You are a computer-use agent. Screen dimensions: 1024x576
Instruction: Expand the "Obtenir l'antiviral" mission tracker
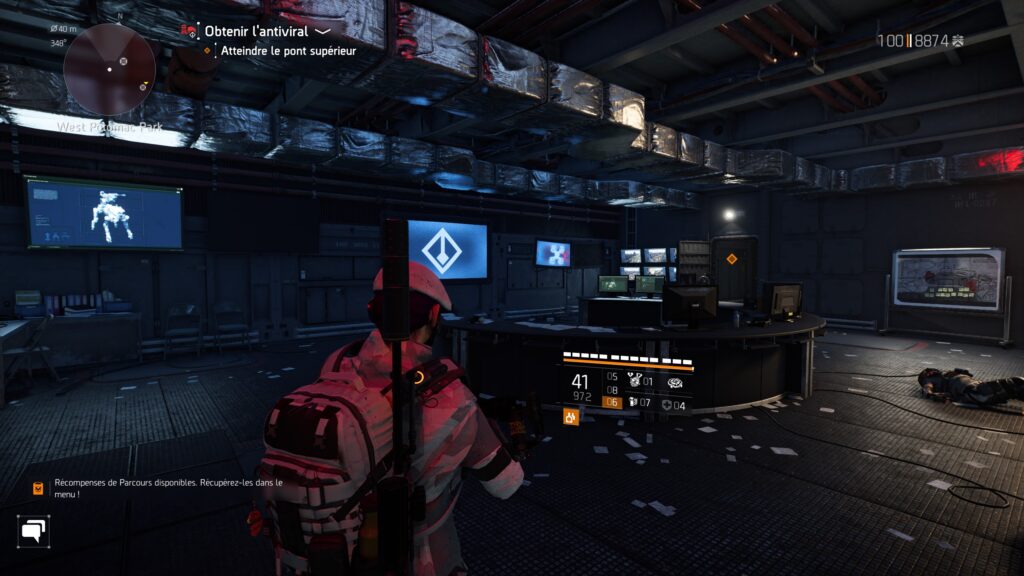coord(322,31)
